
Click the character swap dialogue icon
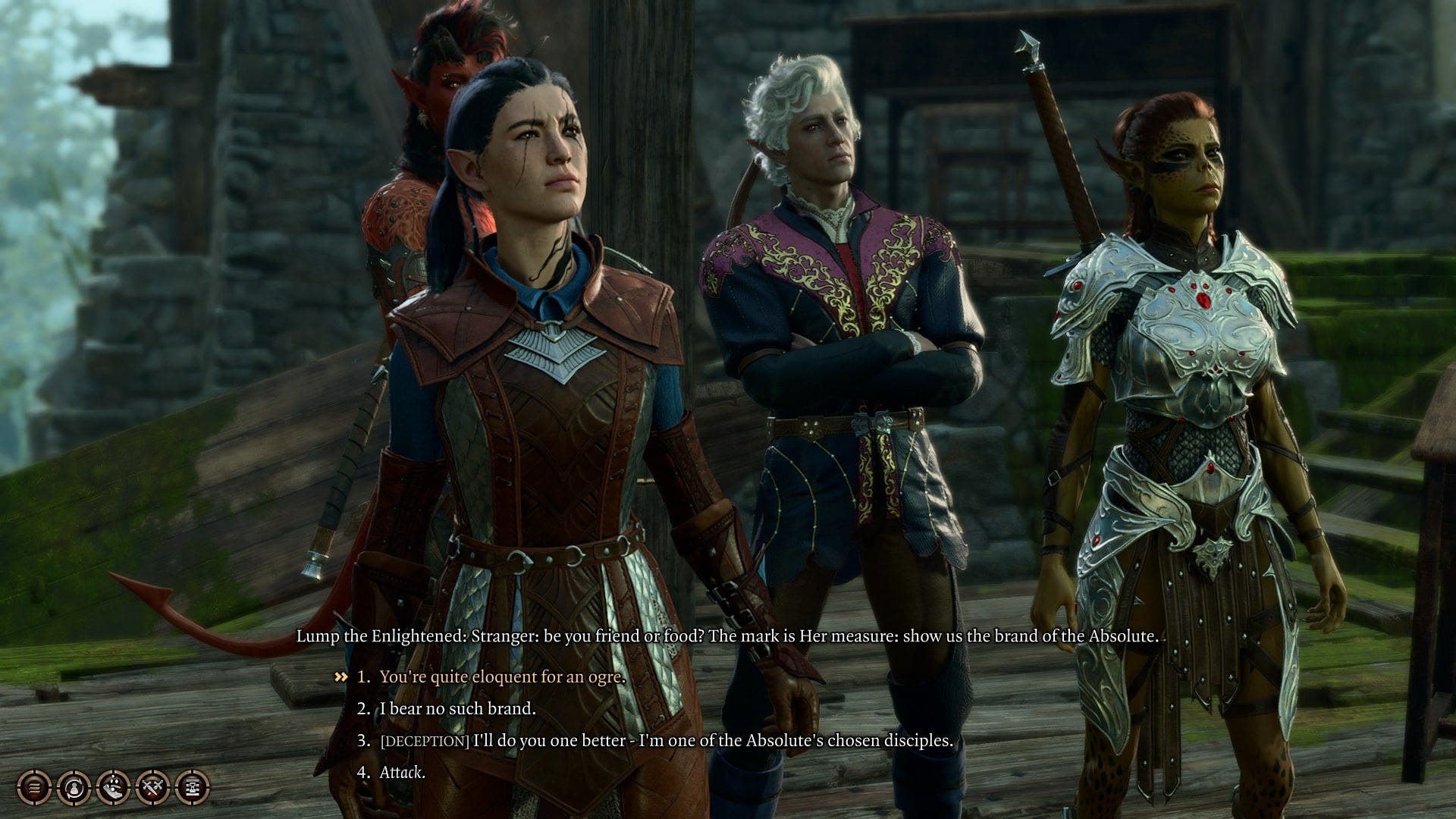tap(73, 789)
